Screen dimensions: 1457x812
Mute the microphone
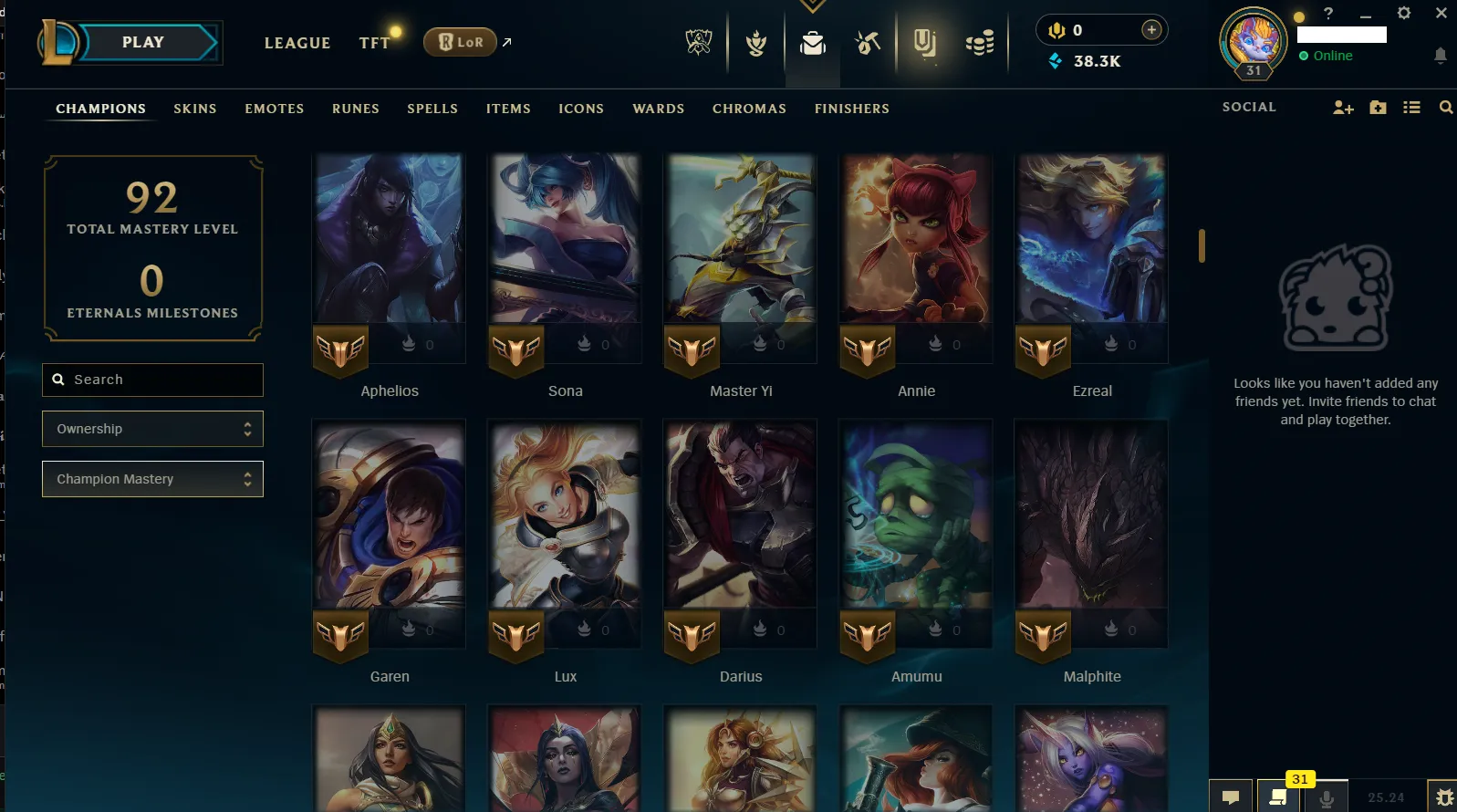pos(1325,795)
